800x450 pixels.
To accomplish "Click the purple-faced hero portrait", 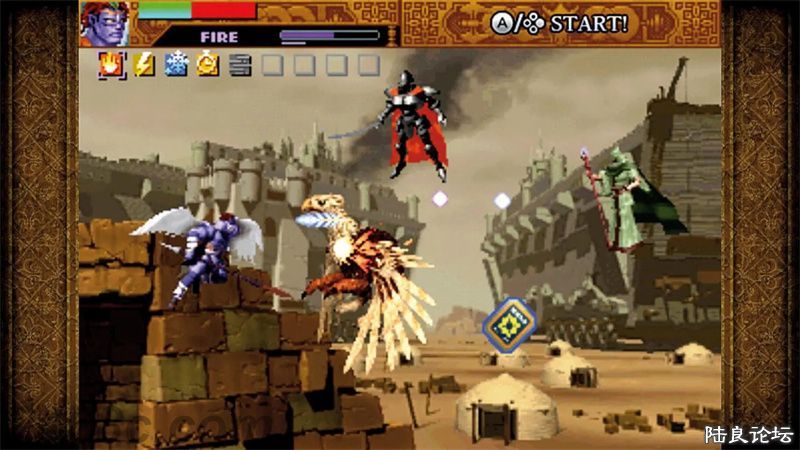I will (x=106, y=23).
